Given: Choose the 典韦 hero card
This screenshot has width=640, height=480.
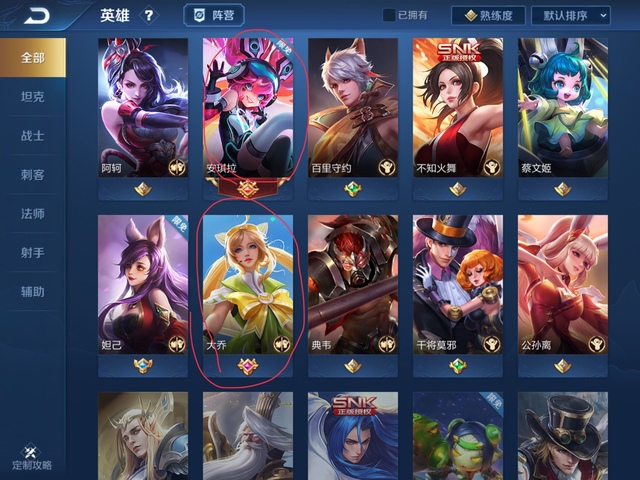Looking at the screenshot, I should point(353,285).
